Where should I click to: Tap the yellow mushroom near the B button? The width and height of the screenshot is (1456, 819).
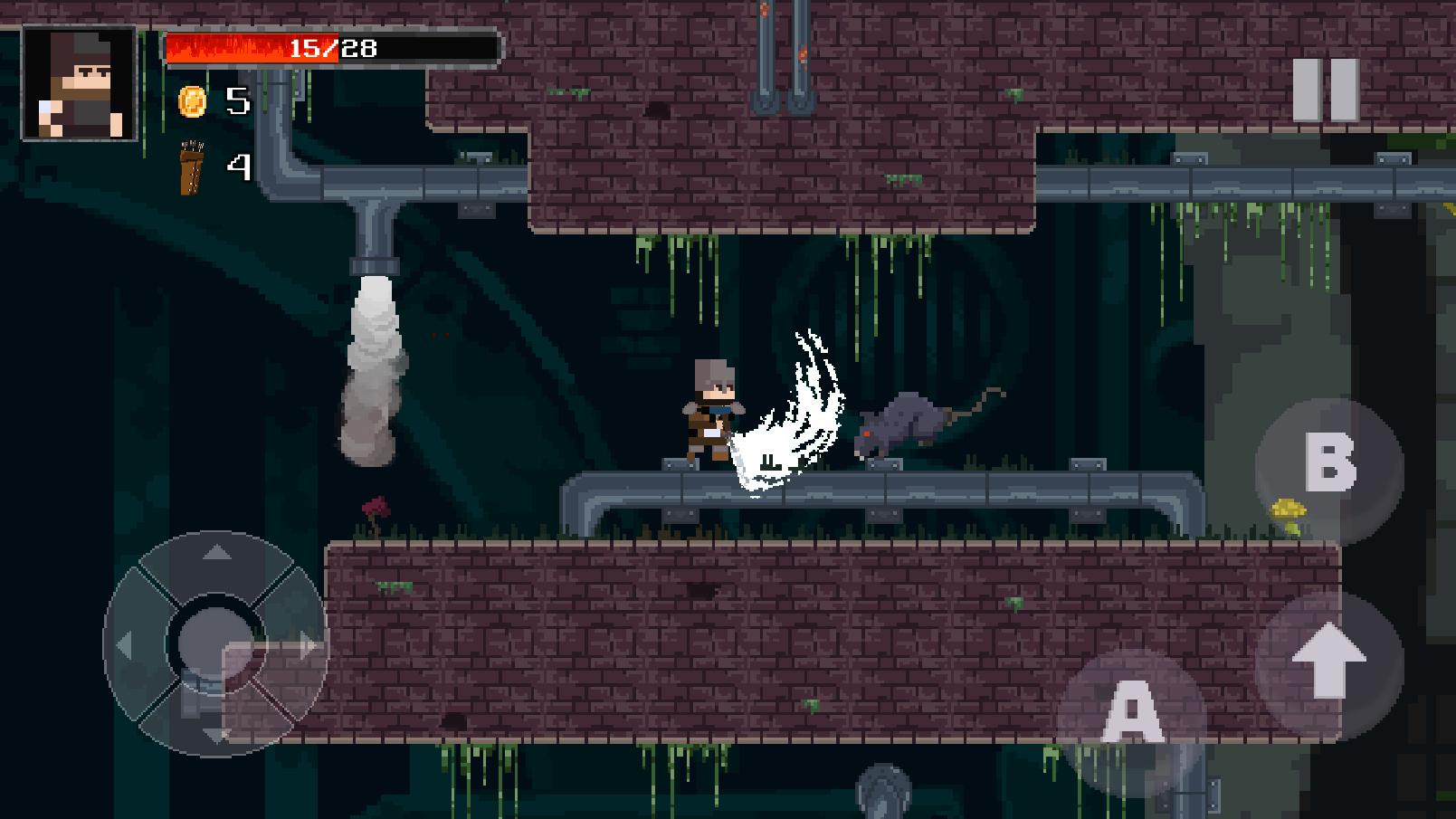pos(1289,509)
